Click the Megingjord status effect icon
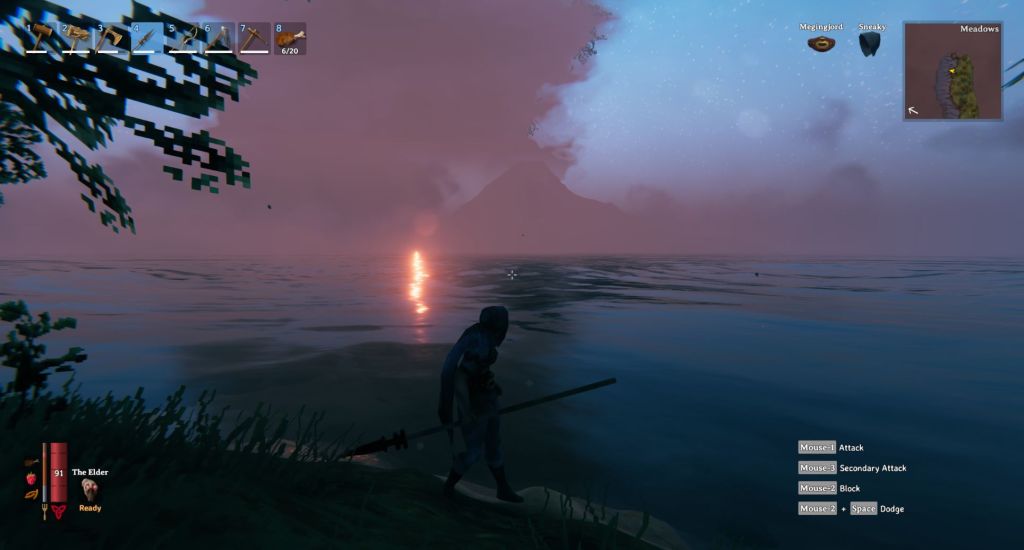 tap(822, 44)
